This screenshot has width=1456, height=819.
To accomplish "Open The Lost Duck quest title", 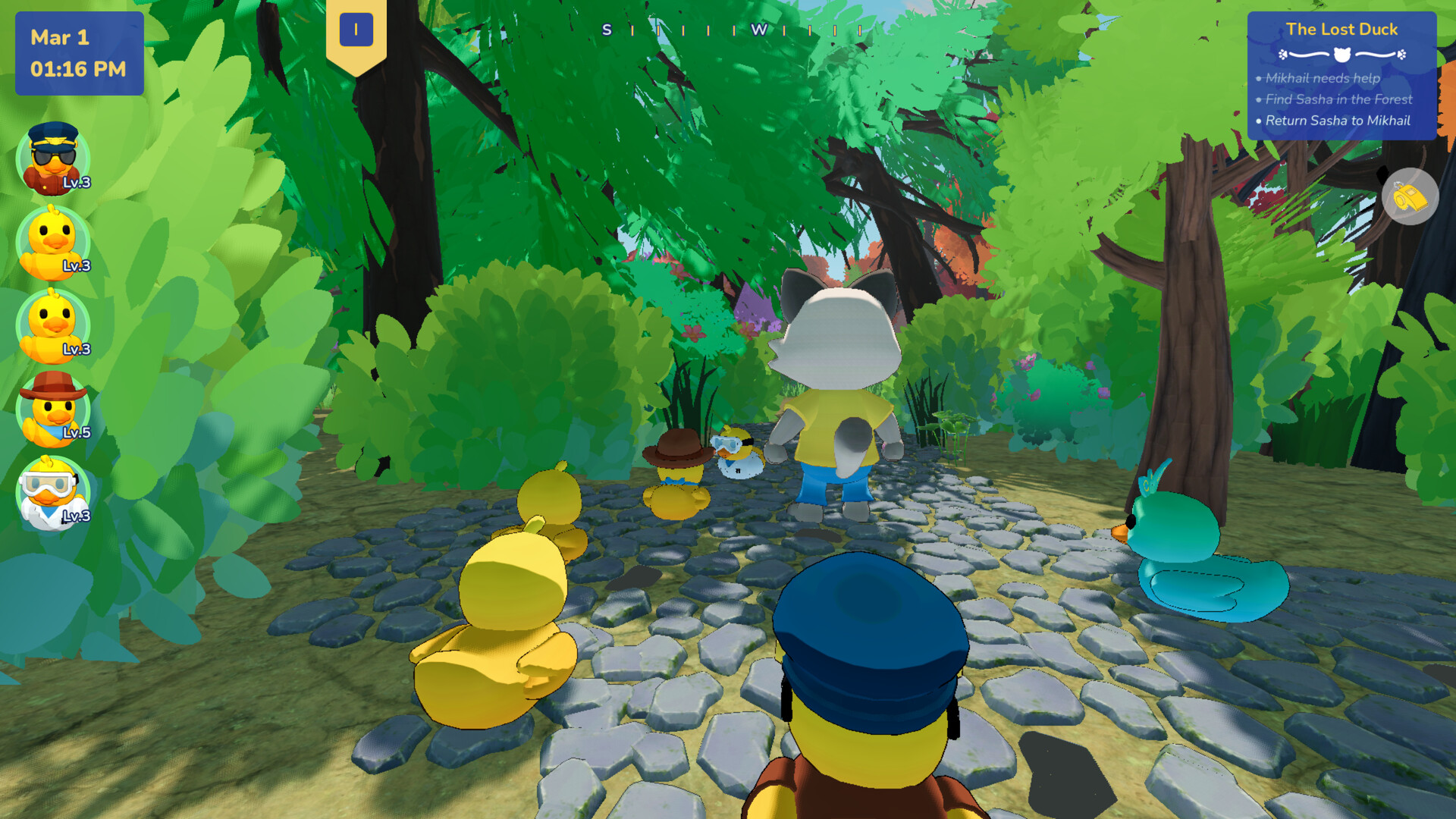I will pos(1341,30).
